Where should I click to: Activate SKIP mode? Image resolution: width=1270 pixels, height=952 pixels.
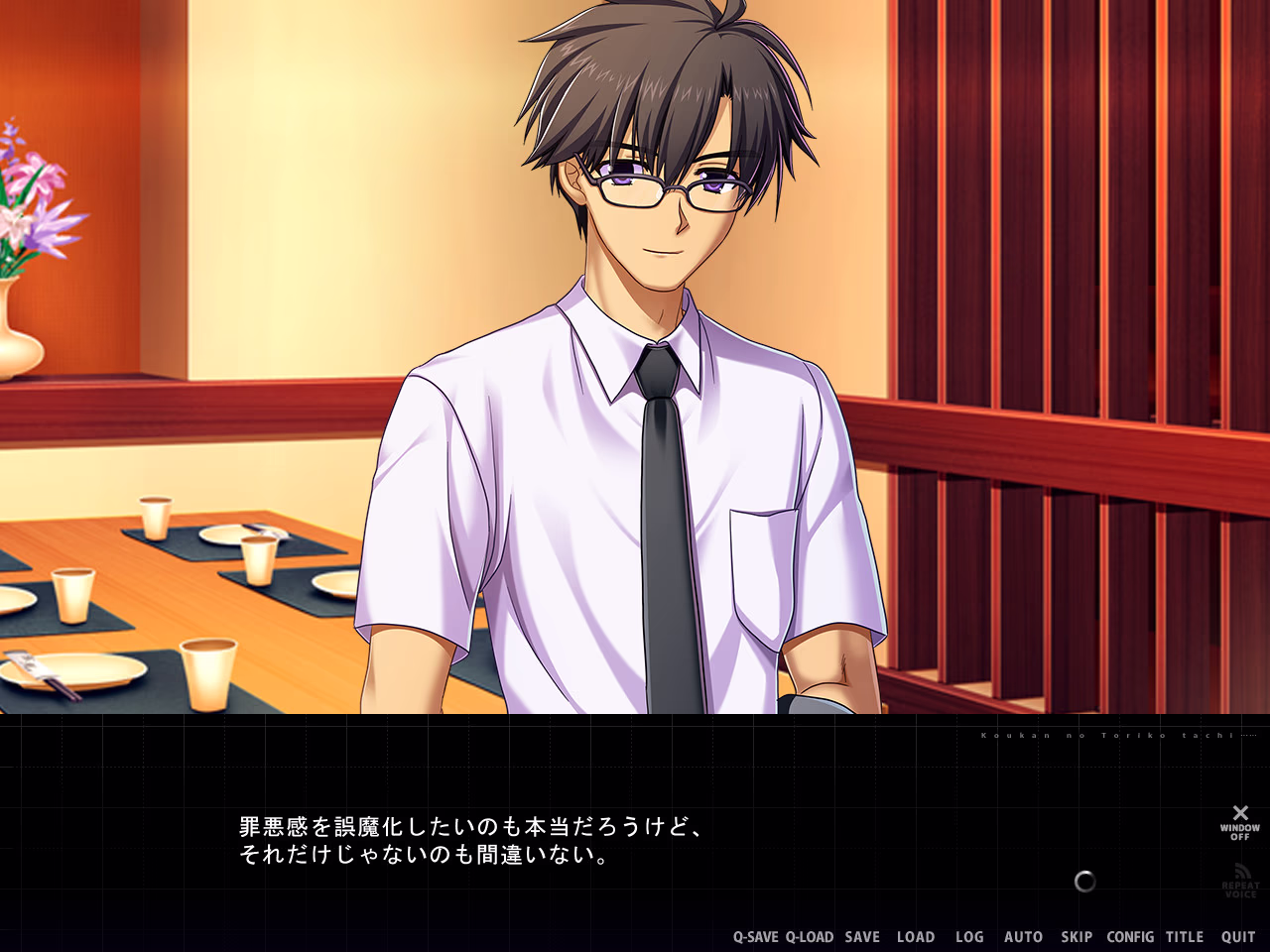click(x=1077, y=937)
